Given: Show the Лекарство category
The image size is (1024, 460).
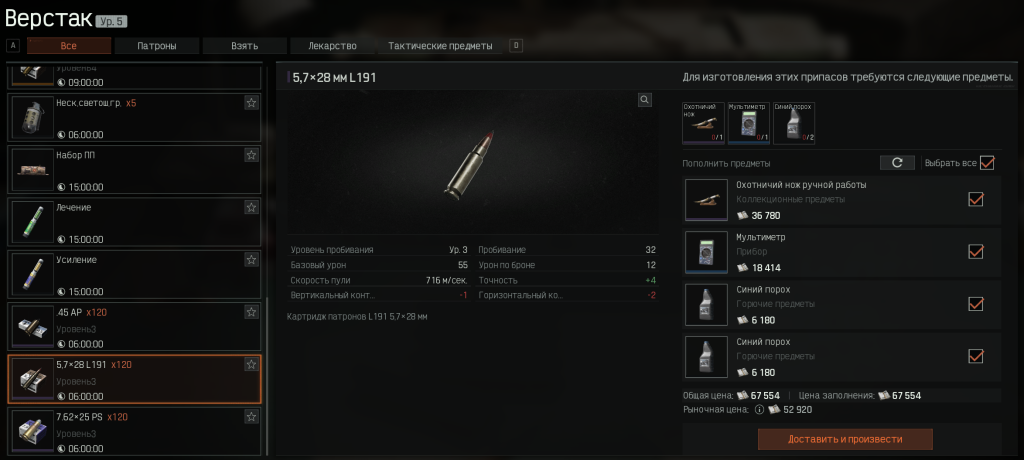Looking at the screenshot, I should click(x=331, y=46).
